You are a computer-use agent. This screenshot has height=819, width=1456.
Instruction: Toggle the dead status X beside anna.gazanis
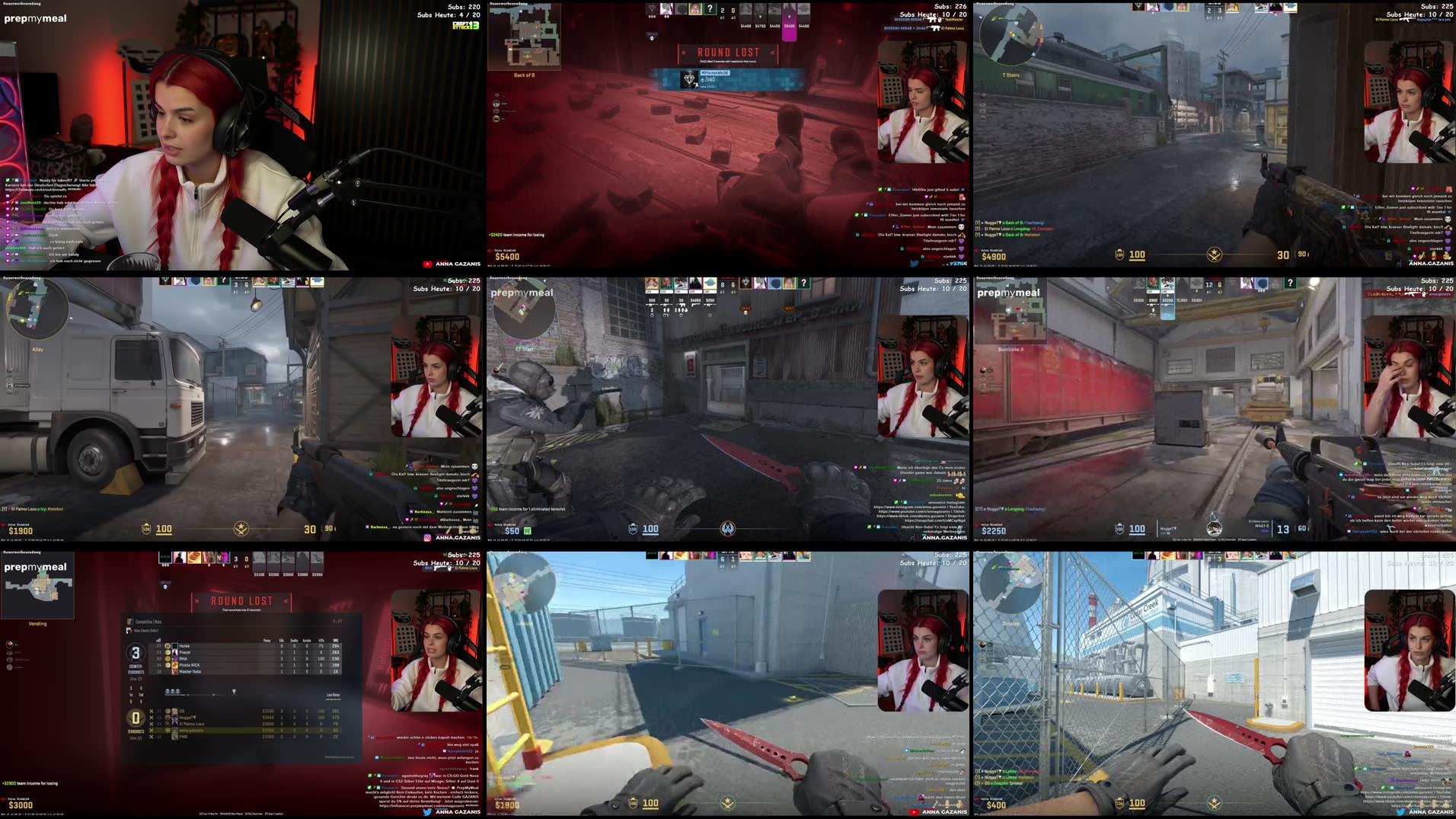tap(151, 731)
